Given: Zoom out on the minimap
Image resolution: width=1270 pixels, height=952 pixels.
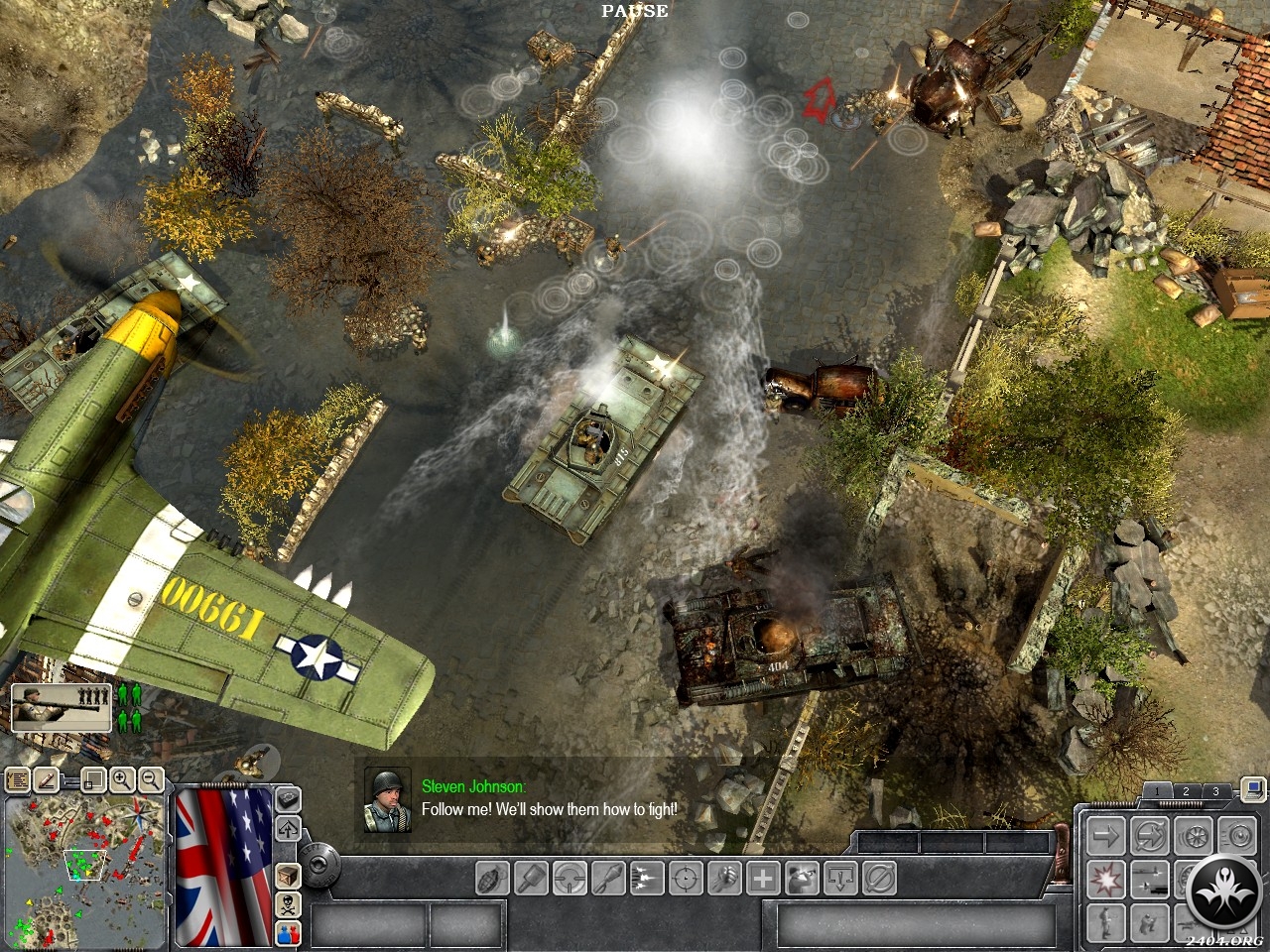Looking at the screenshot, I should click(150, 780).
